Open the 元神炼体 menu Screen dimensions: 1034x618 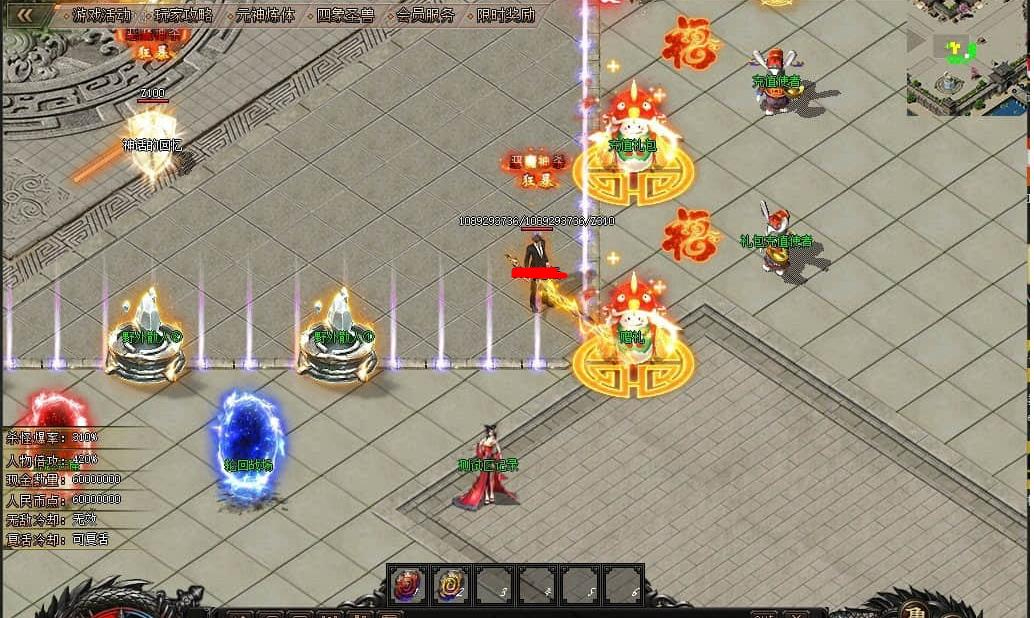[265, 15]
